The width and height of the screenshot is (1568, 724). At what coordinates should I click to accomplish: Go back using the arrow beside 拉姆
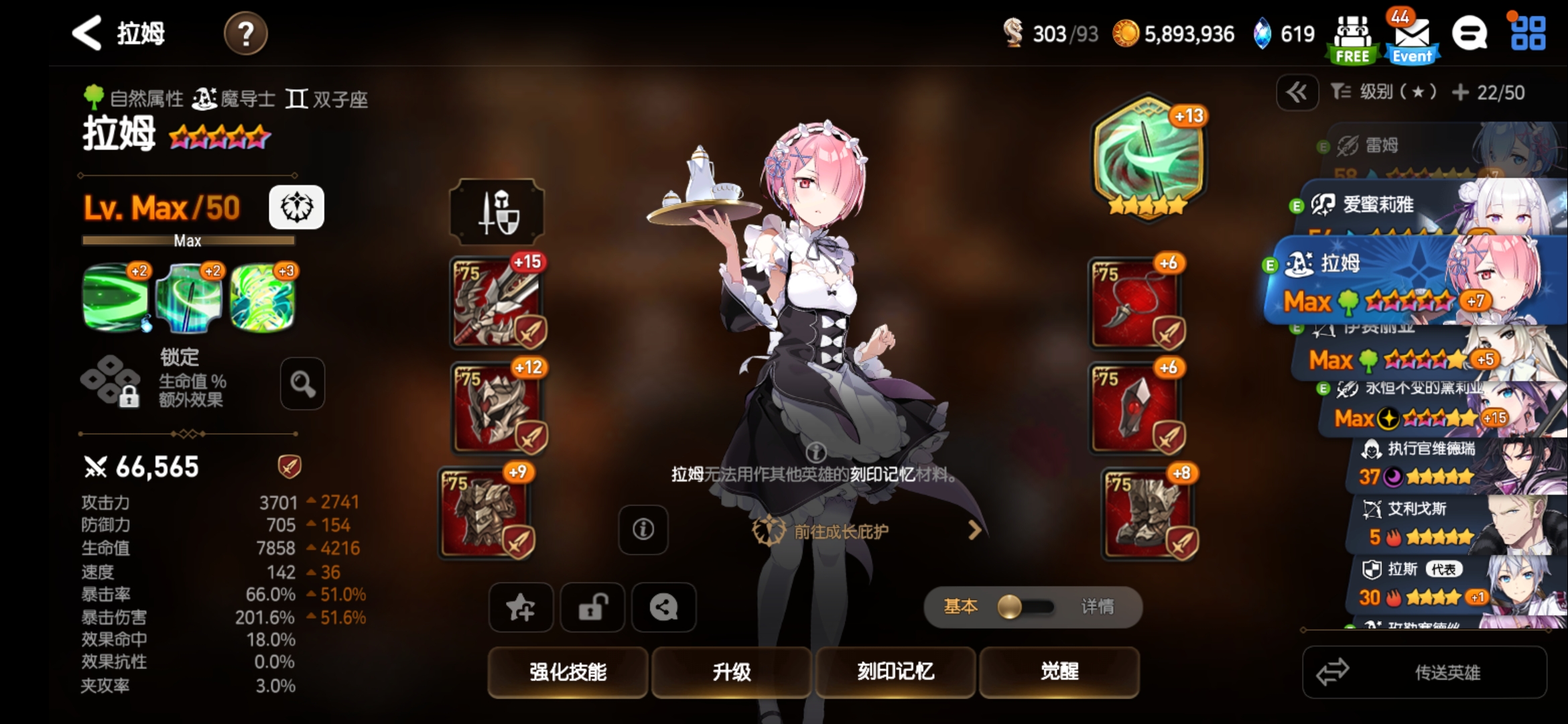pyautogui.click(x=88, y=33)
